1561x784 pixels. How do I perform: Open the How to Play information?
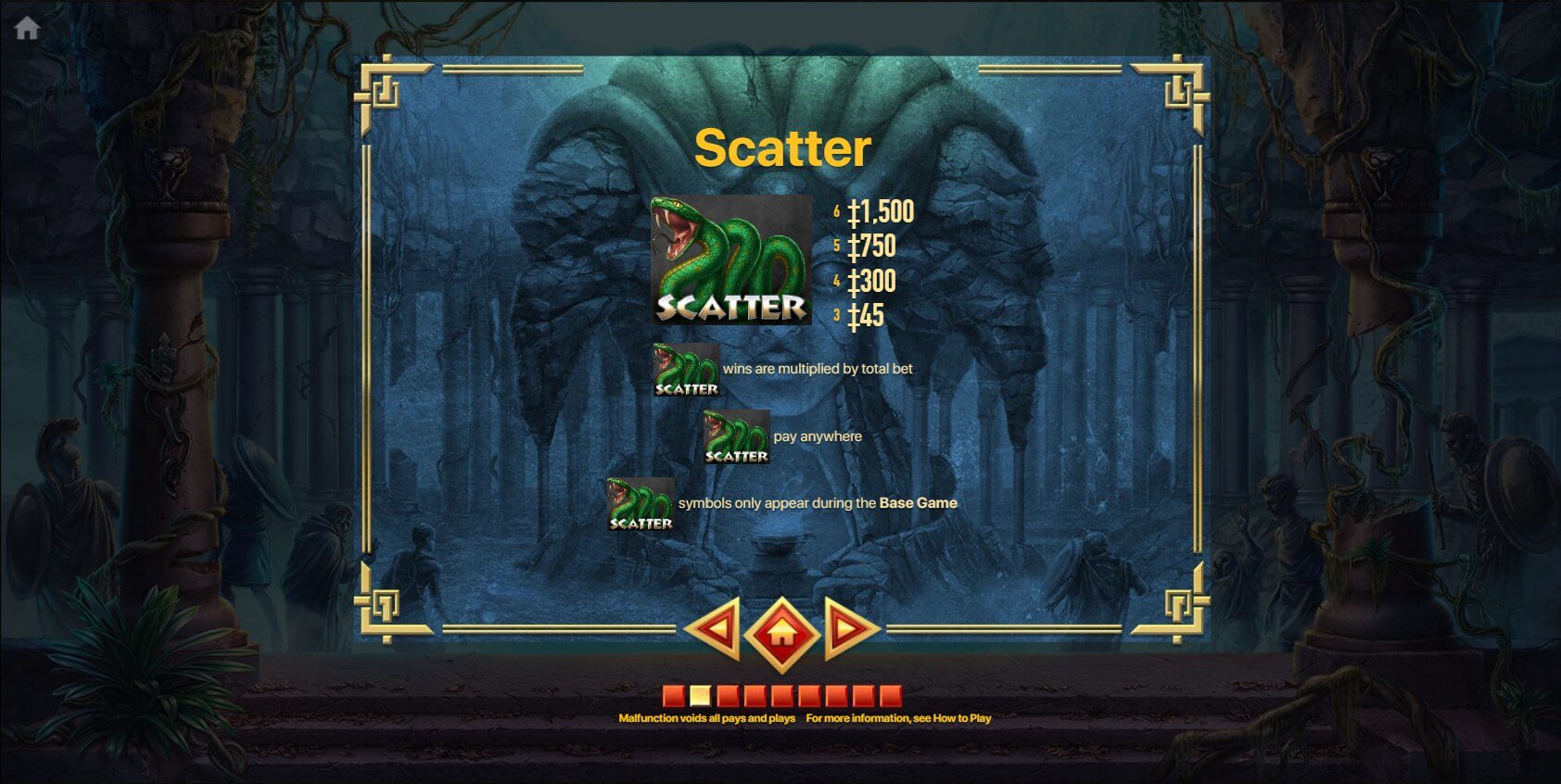(x=963, y=717)
